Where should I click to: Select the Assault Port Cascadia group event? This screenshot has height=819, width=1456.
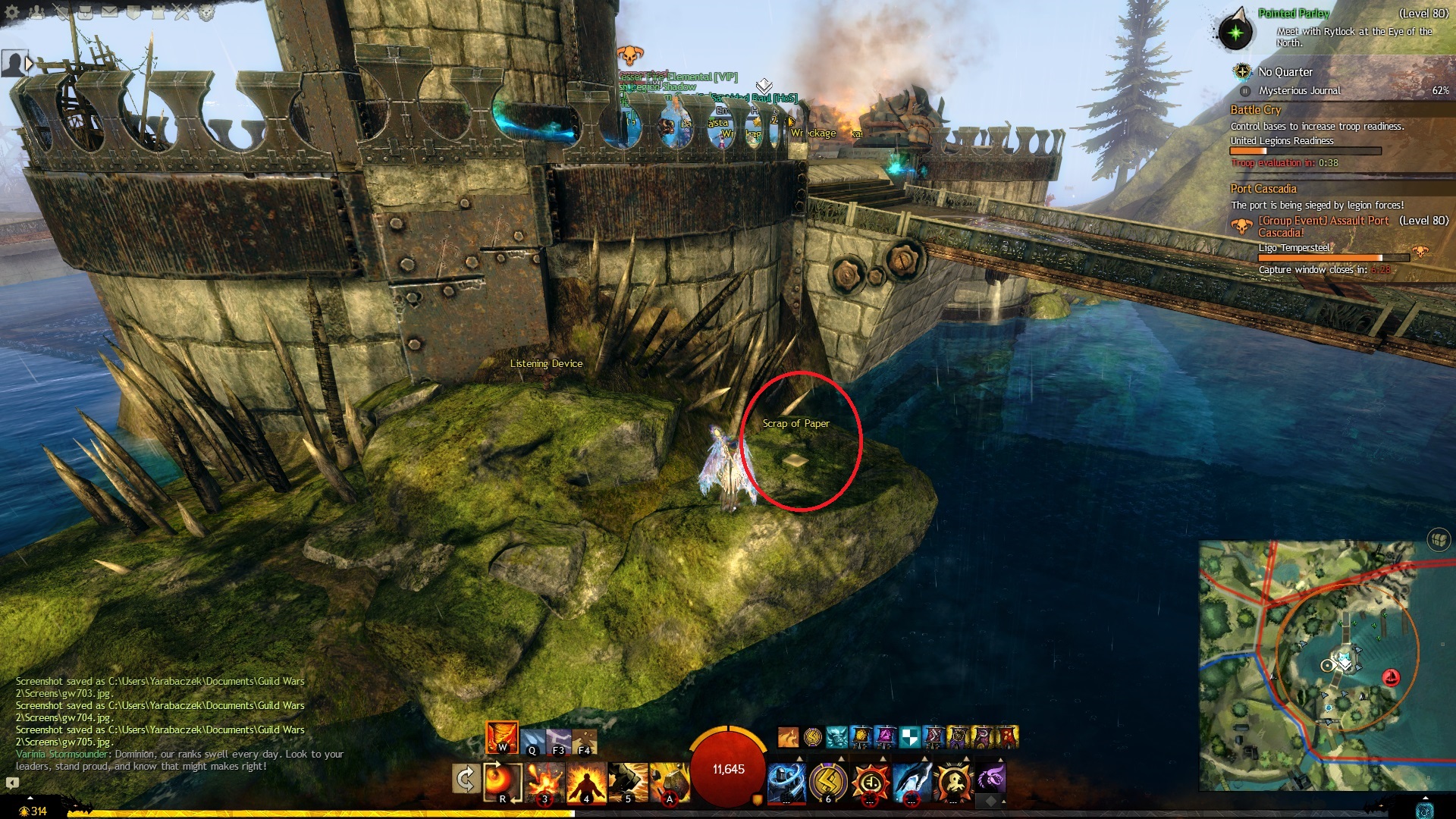[x=1323, y=226]
